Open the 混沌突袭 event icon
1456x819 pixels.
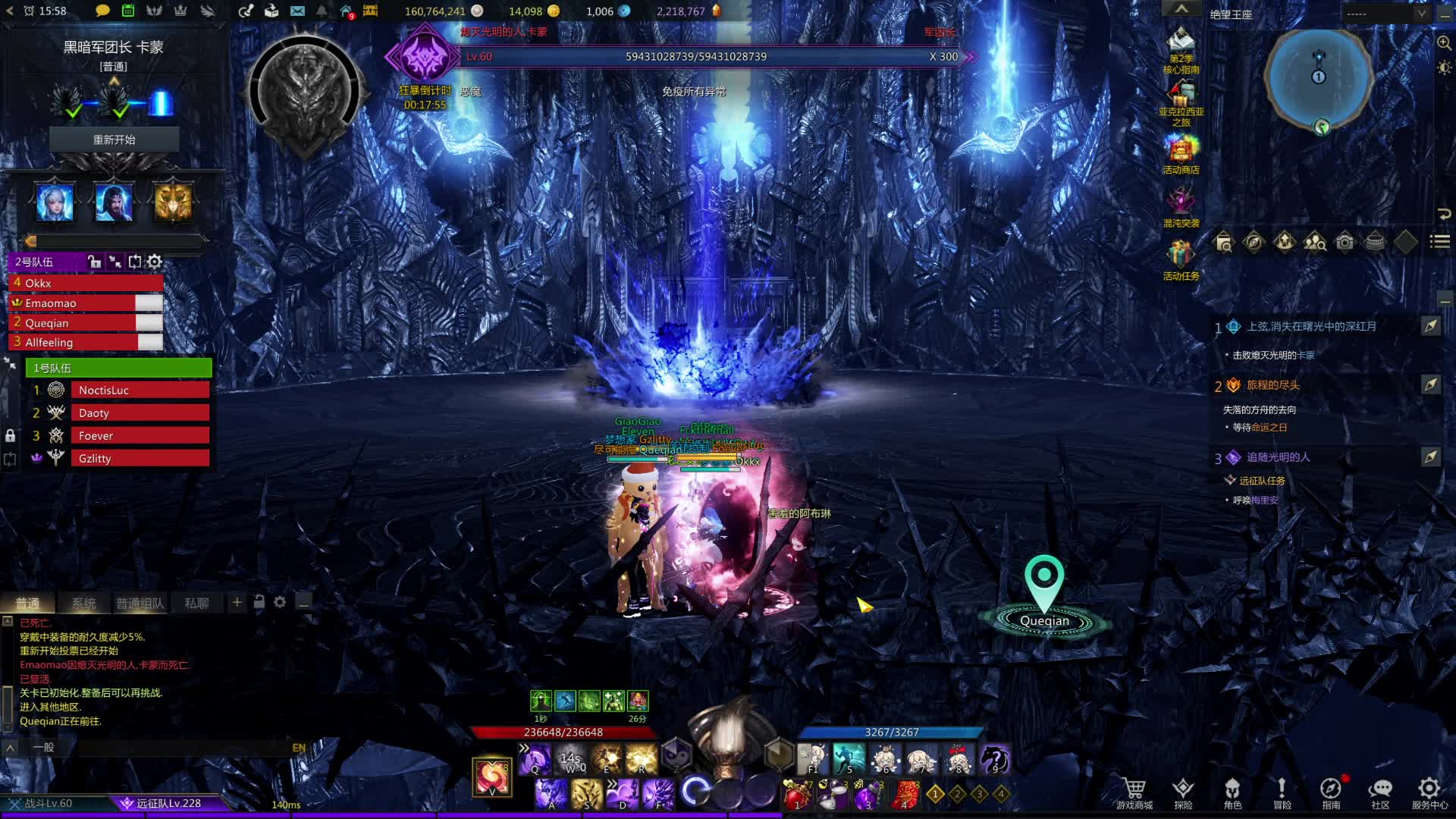pos(1181,206)
